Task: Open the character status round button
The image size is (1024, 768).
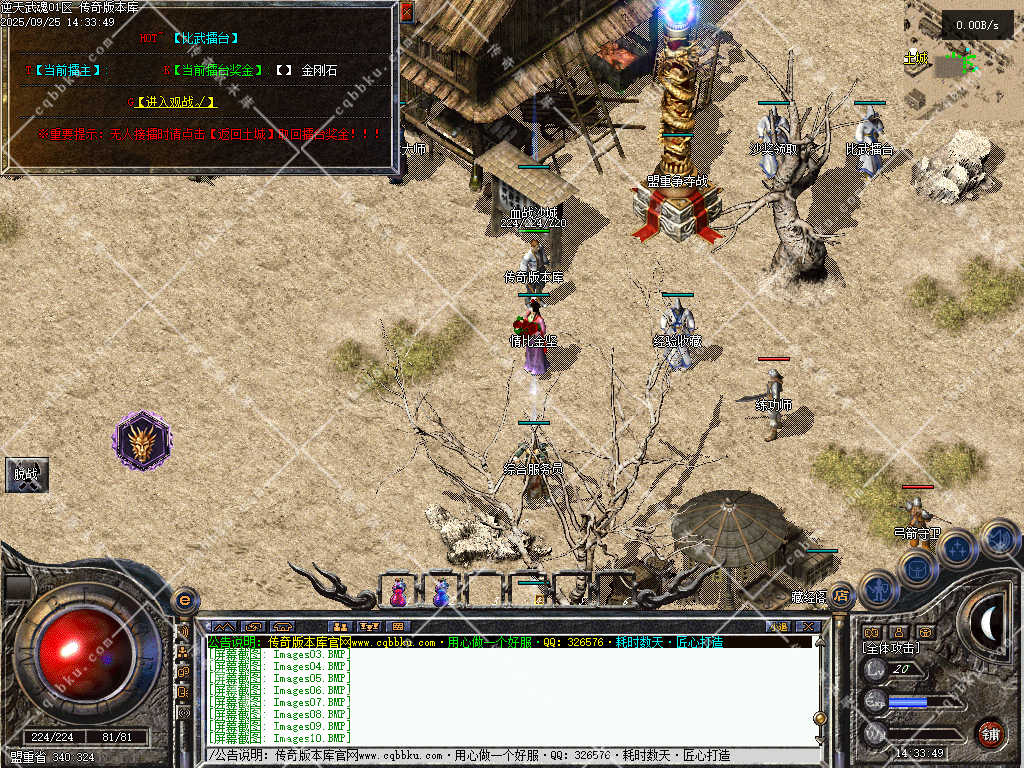Action: (878, 589)
